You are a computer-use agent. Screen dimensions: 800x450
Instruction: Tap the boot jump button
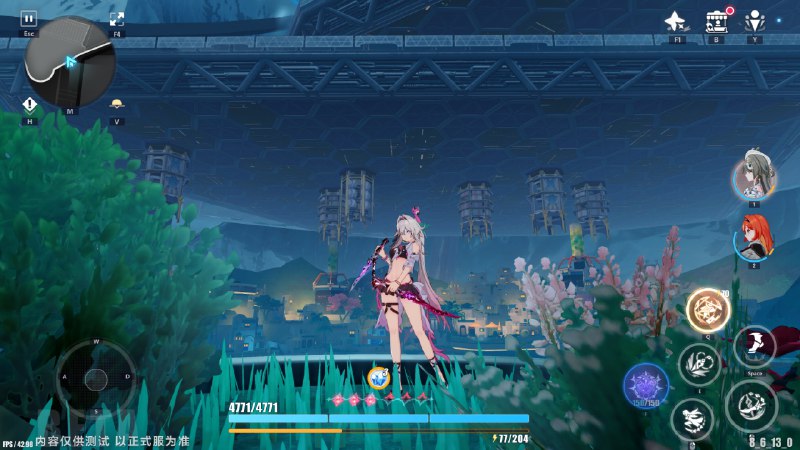pyautogui.click(x=754, y=346)
